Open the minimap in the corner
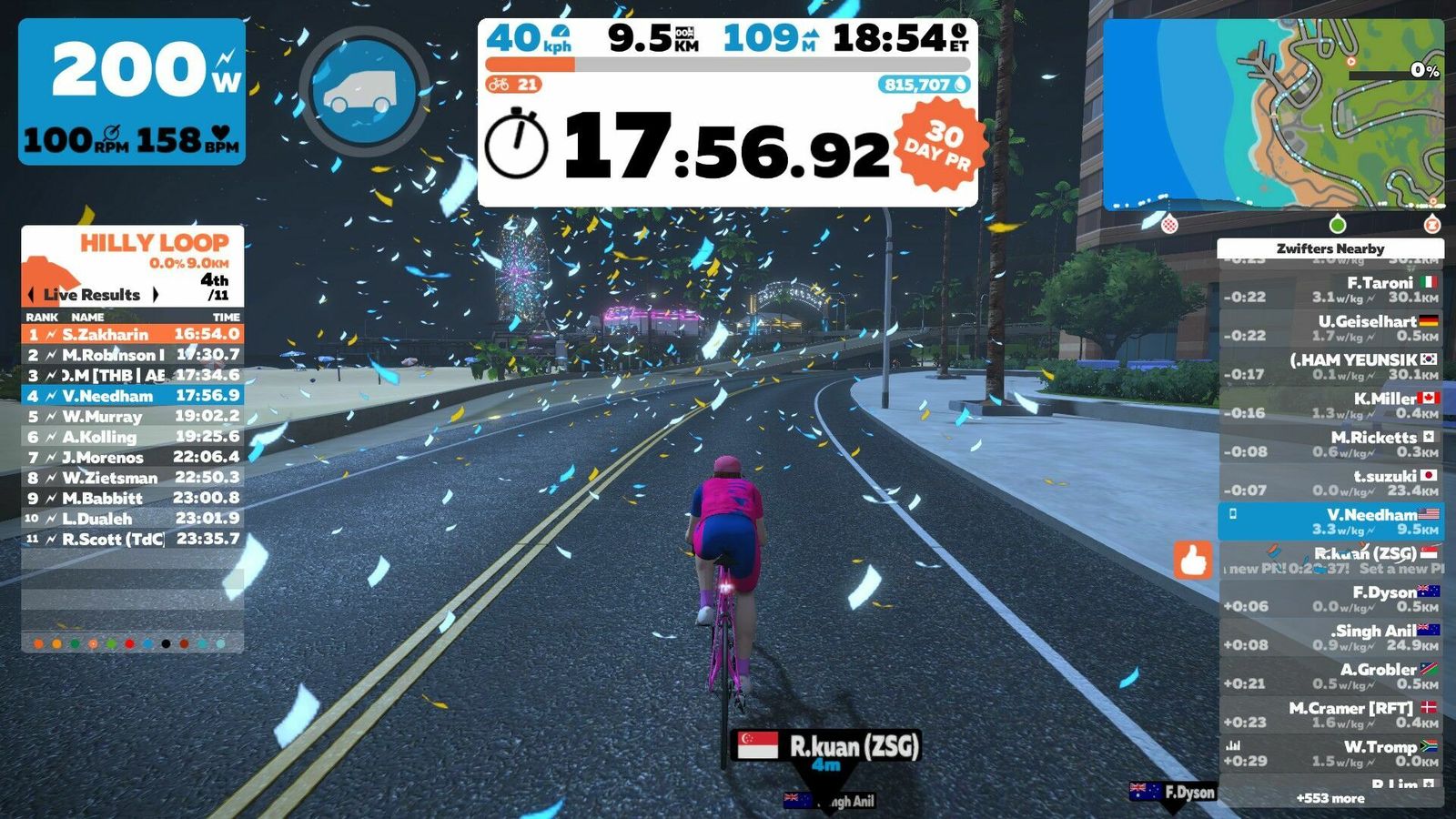The height and width of the screenshot is (819, 1456). tap(1272, 116)
